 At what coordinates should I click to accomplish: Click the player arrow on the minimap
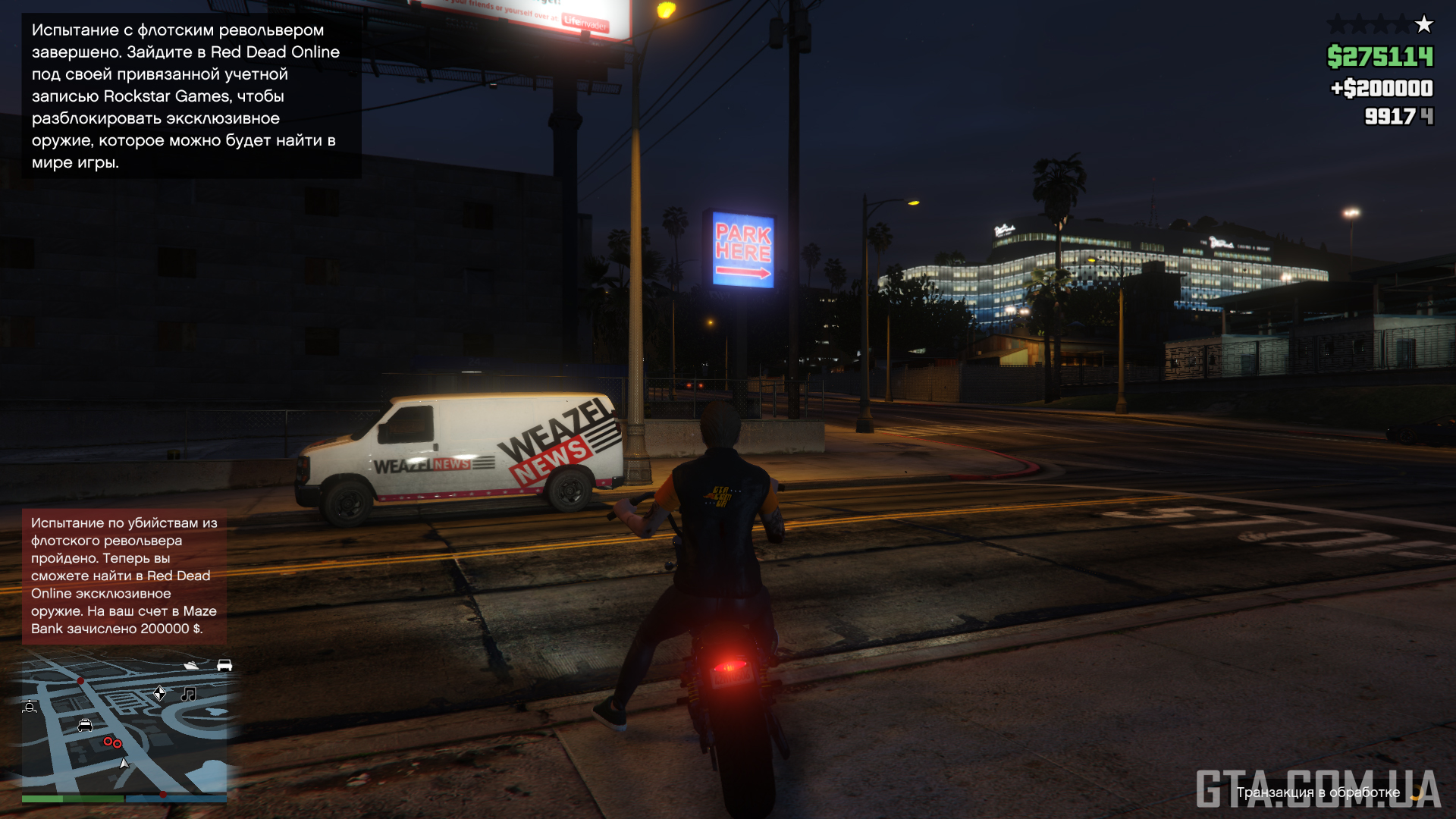click(x=124, y=764)
